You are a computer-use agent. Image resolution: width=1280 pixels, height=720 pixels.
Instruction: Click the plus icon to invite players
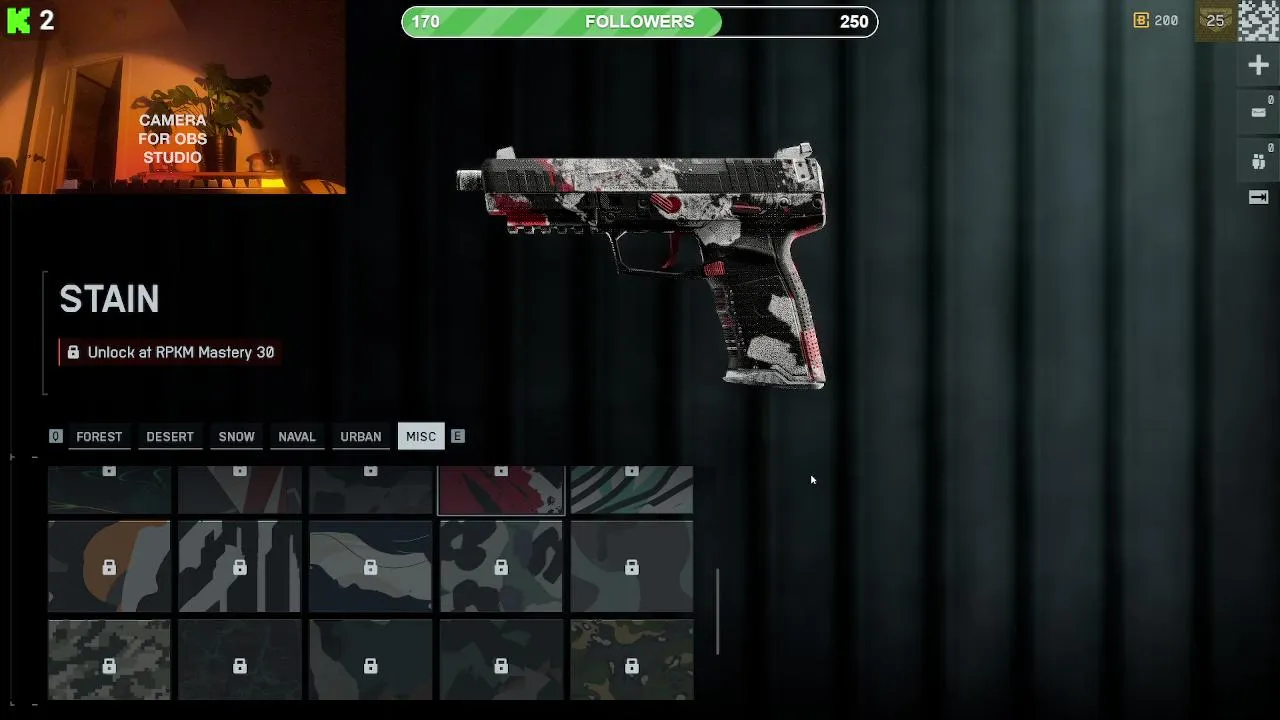1259,66
